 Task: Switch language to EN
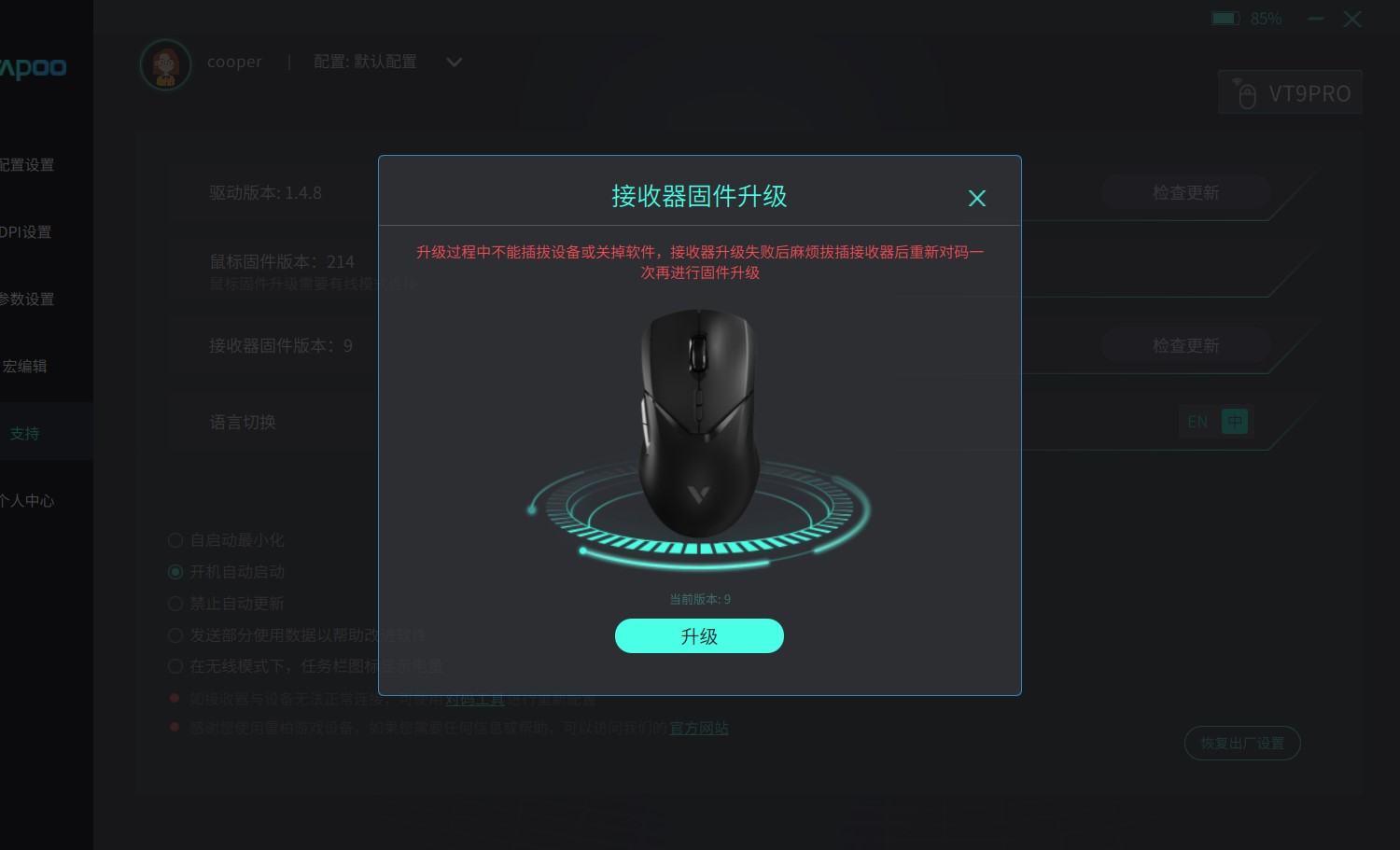1197,422
